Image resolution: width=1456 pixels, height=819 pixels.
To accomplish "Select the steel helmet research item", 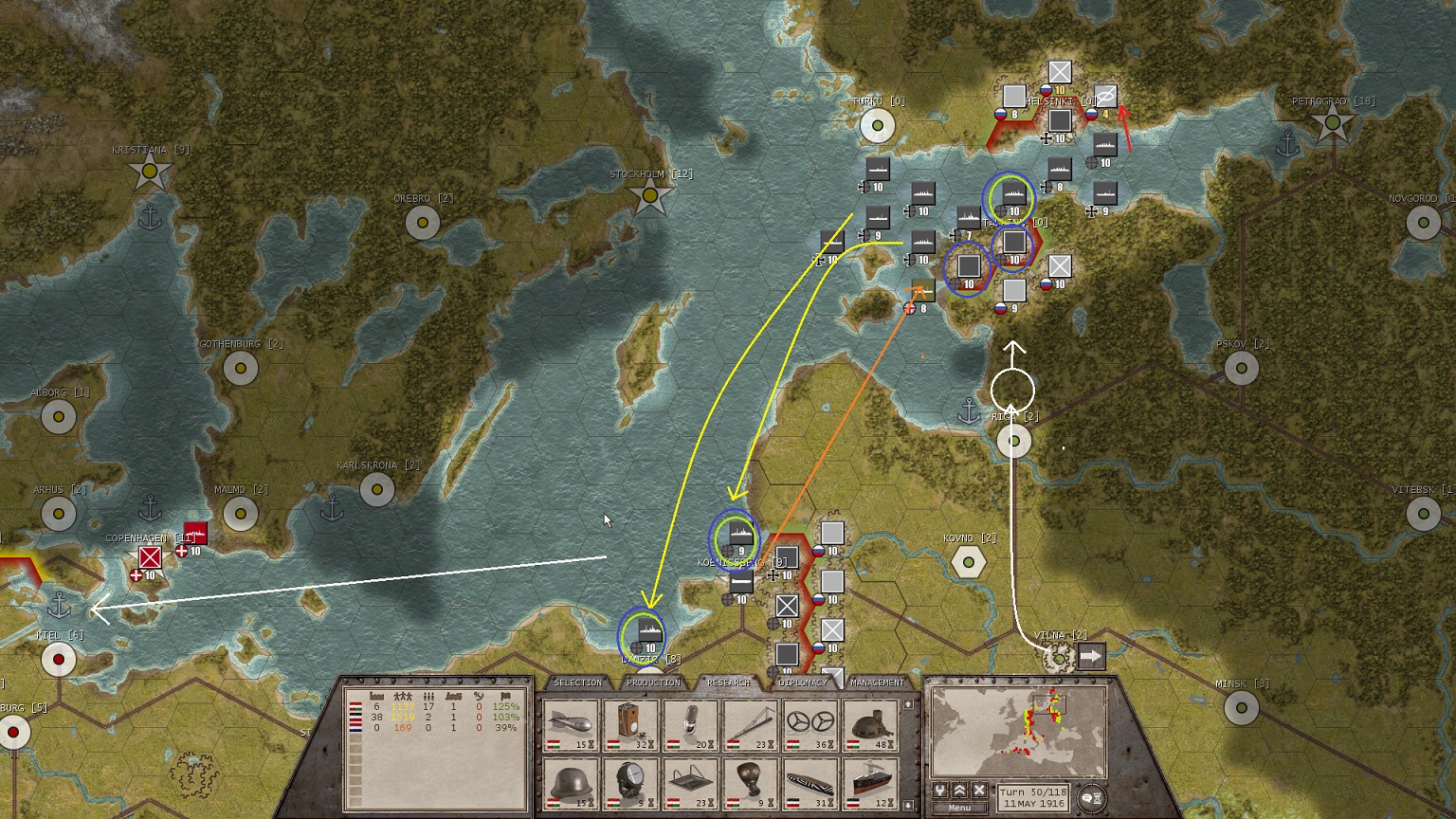I will tap(572, 783).
